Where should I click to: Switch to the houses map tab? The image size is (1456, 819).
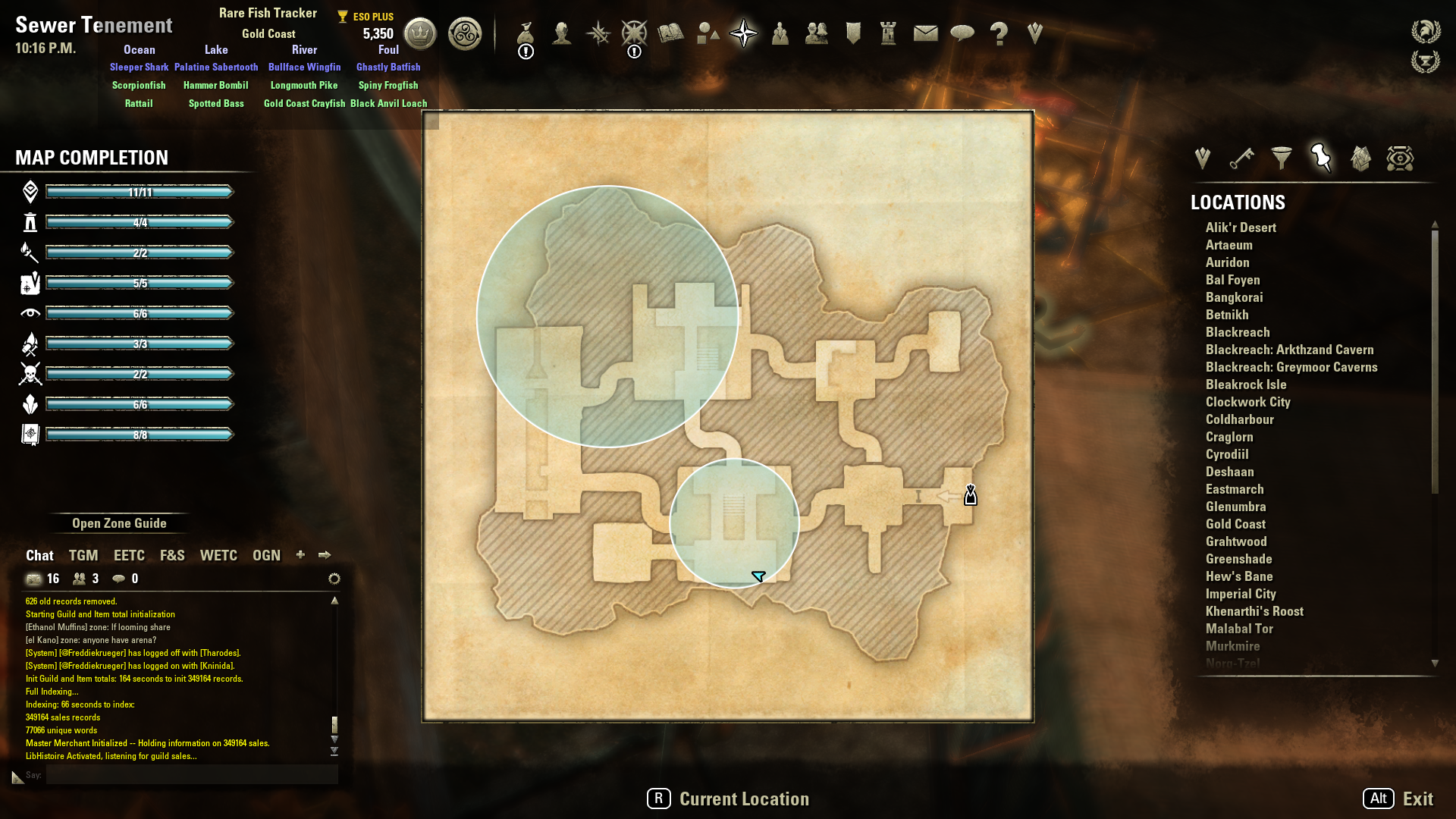tap(1360, 158)
